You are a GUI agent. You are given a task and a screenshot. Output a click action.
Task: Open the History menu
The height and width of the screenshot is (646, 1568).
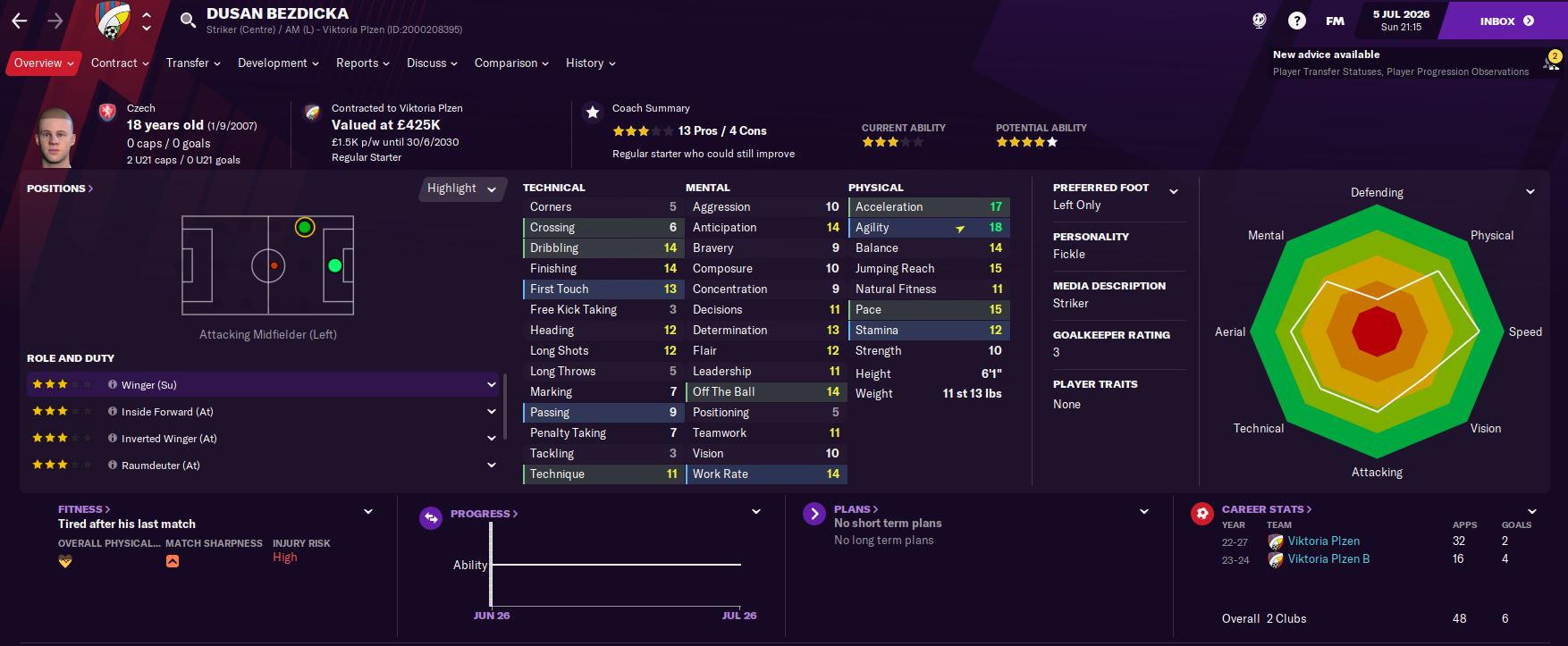[x=590, y=63]
